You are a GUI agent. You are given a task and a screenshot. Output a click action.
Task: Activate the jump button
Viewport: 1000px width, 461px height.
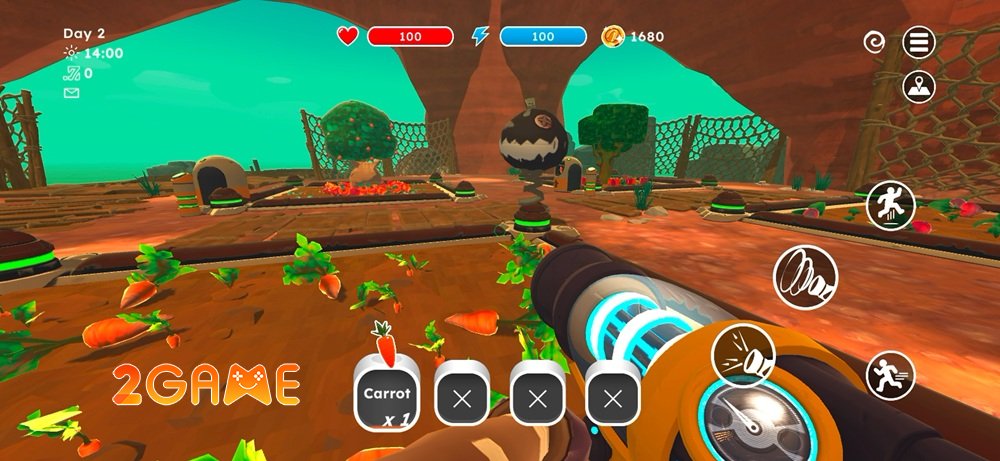891,207
